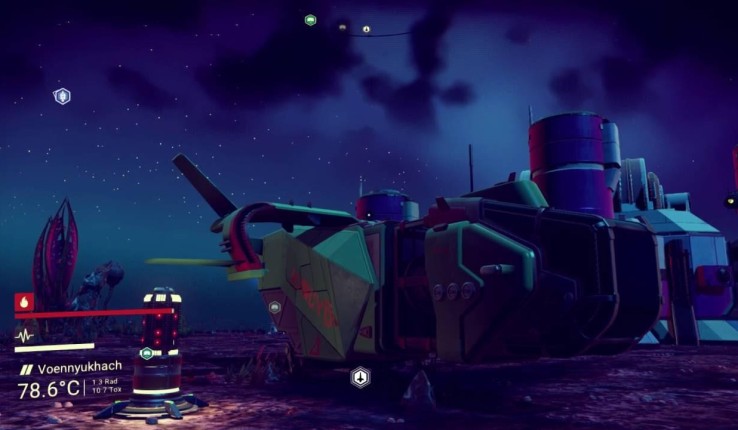The height and width of the screenshot is (430, 738).
Task: Select the grey marker beside the crashed freighter
Action: tap(275, 308)
